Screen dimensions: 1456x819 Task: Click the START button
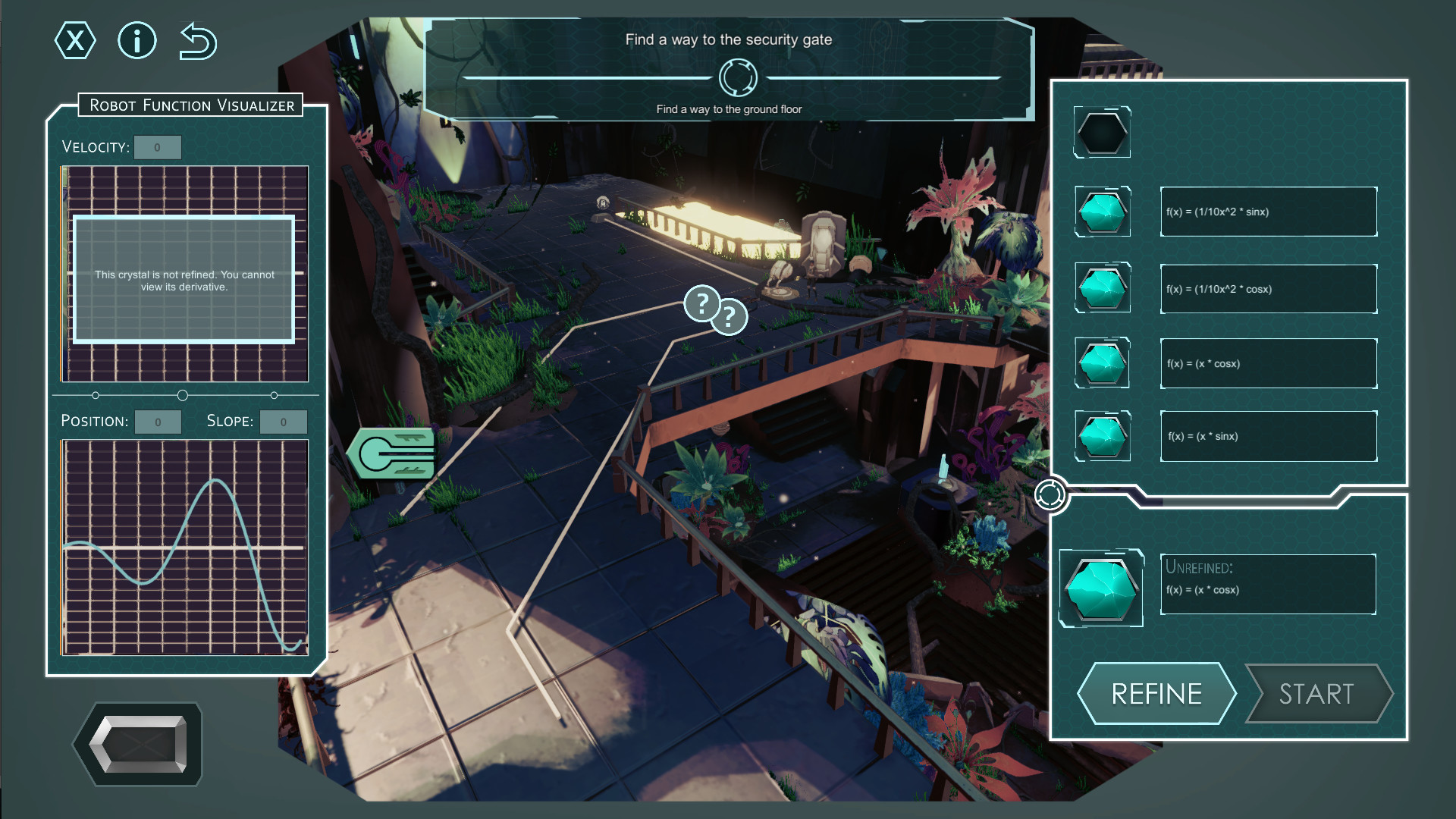pyautogui.click(x=1317, y=693)
